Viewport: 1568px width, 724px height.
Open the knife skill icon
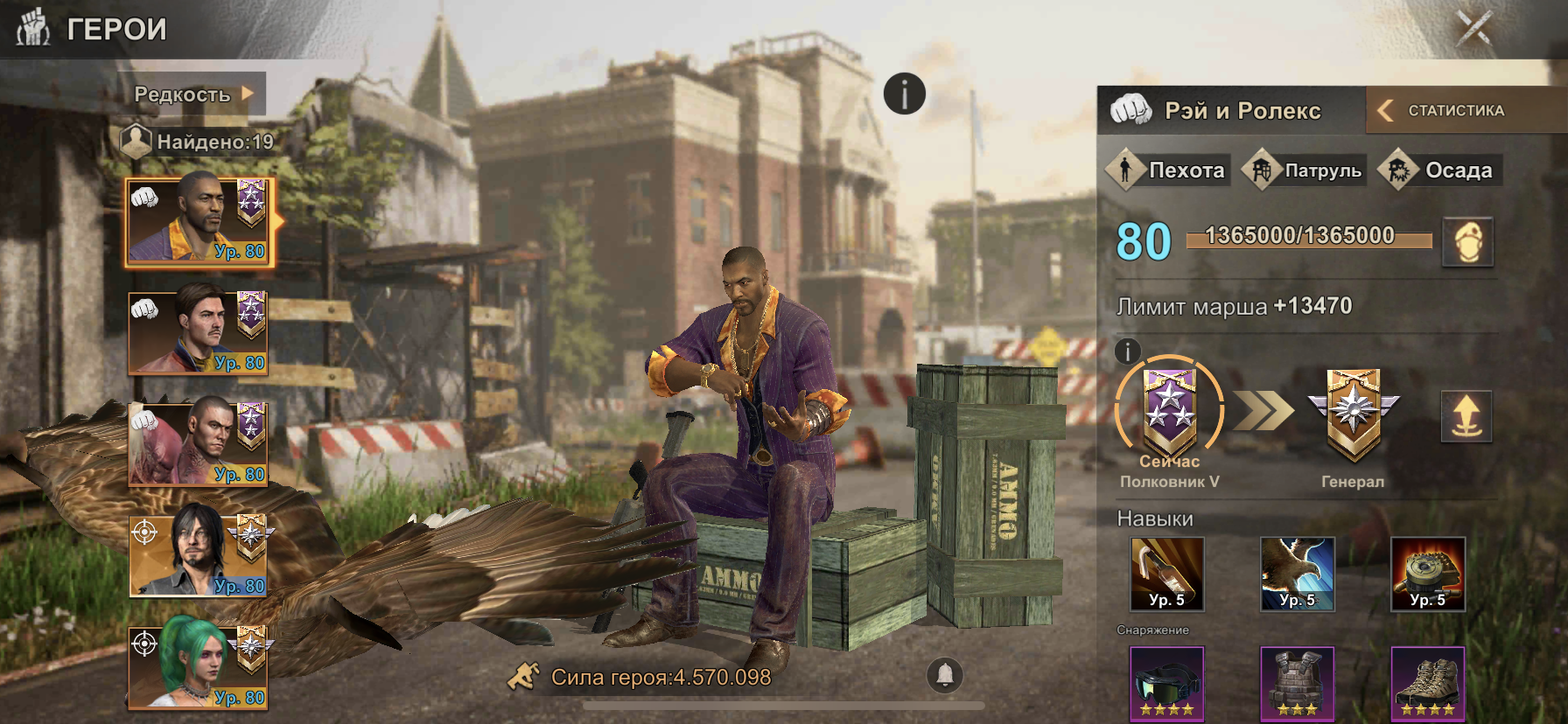pos(1167,574)
